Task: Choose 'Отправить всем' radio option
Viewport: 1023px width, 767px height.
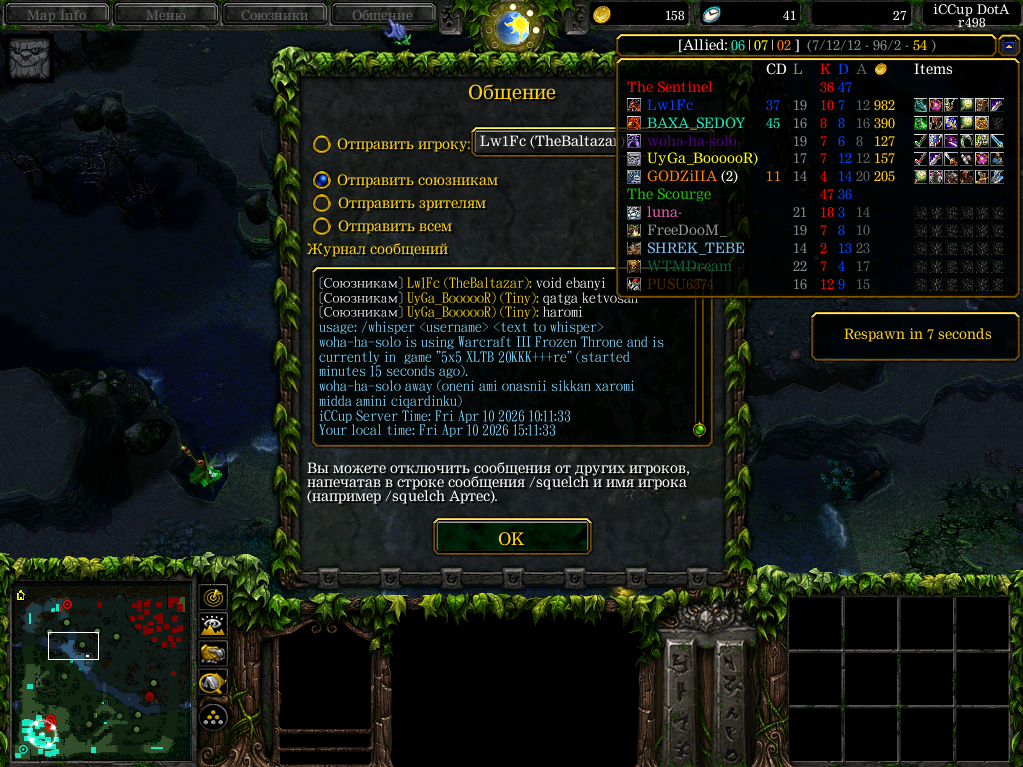Action: click(x=322, y=226)
